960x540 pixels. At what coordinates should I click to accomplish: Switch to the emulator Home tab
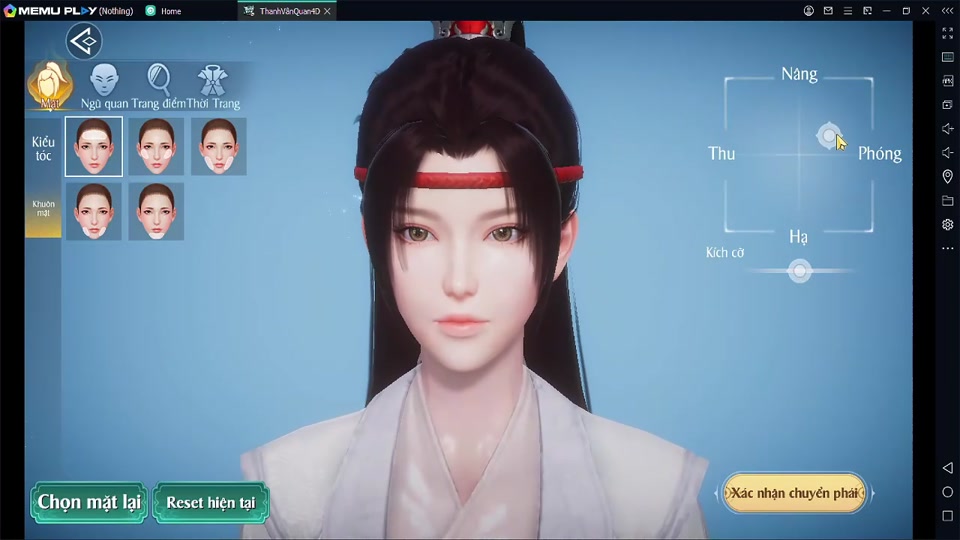[x=170, y=11]
